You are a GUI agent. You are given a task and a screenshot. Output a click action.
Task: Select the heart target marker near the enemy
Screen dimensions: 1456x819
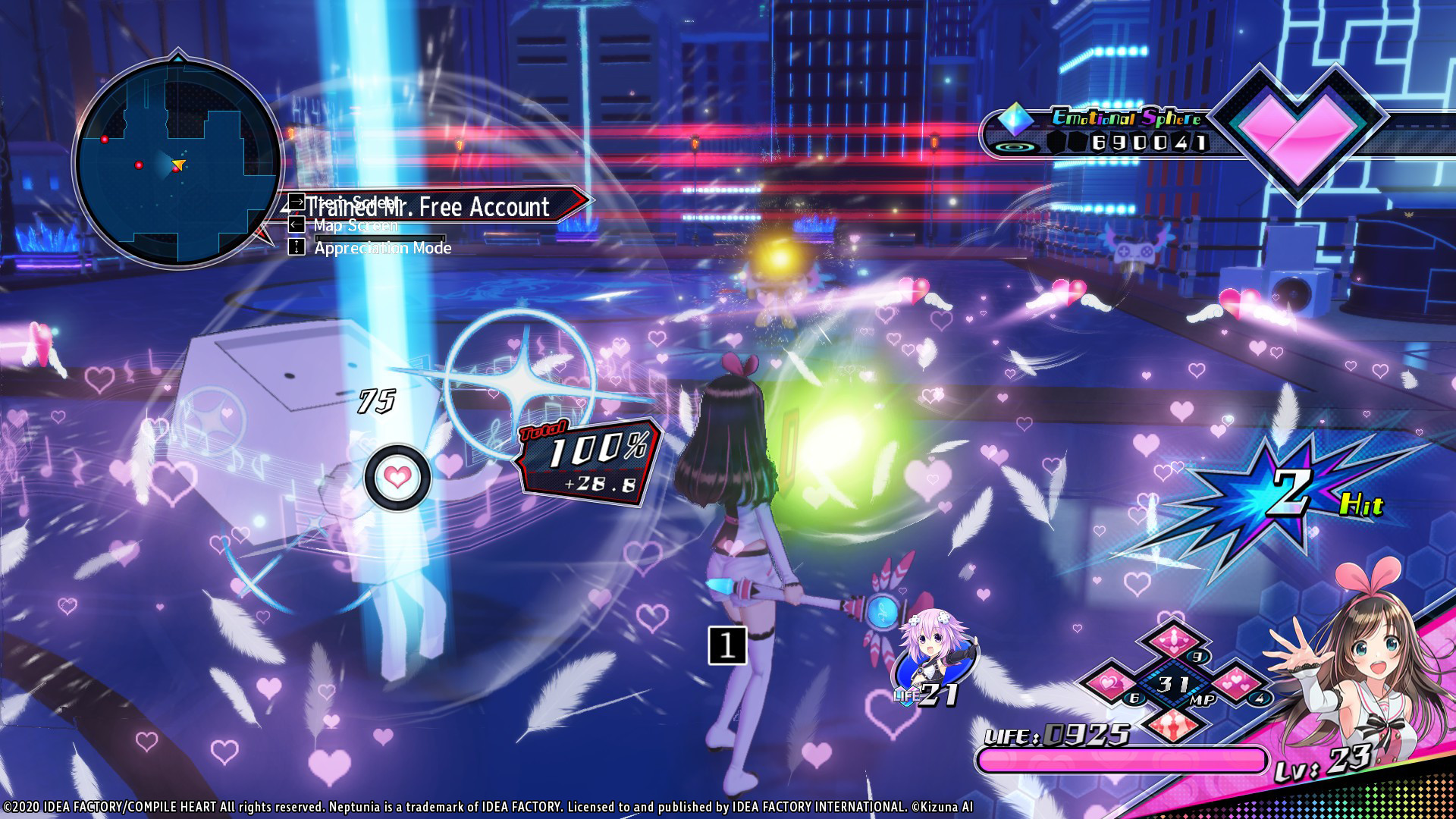pos(396,477)
